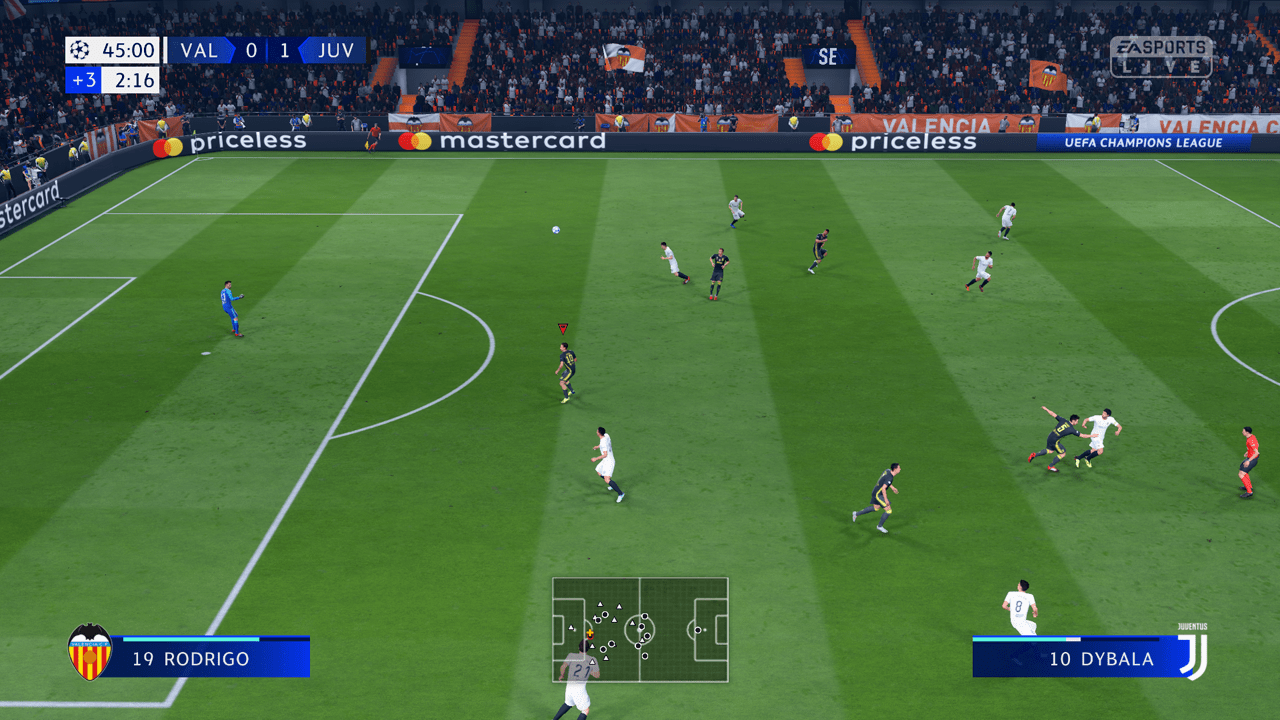Click the yellow player marker on the radar
Image resolution: width=1280 pixels, height=720 pixels.
coord(590,632)
